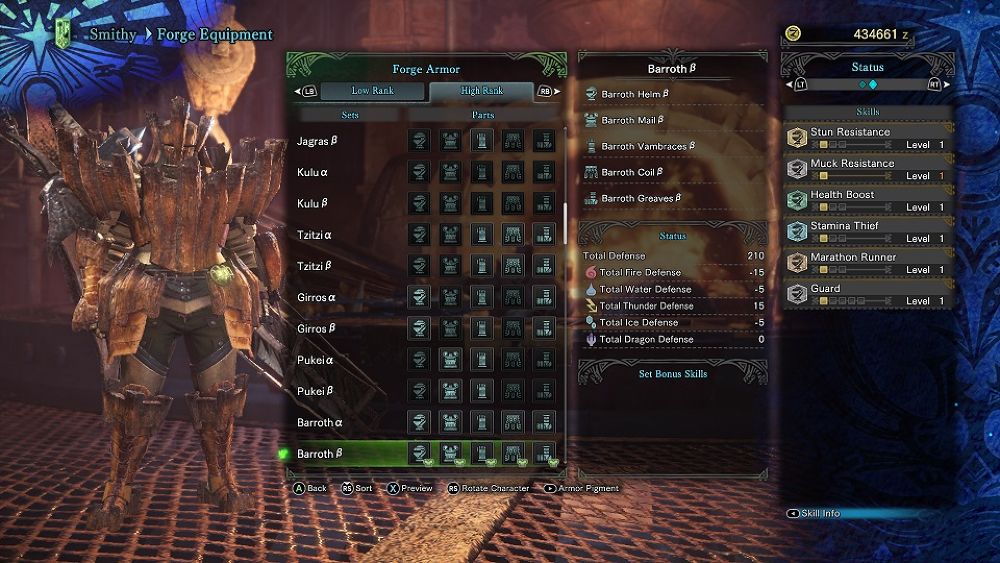
Task: Select Barroth Mail β armor piece
Action: pyautogui.click(x=633, y=120)
